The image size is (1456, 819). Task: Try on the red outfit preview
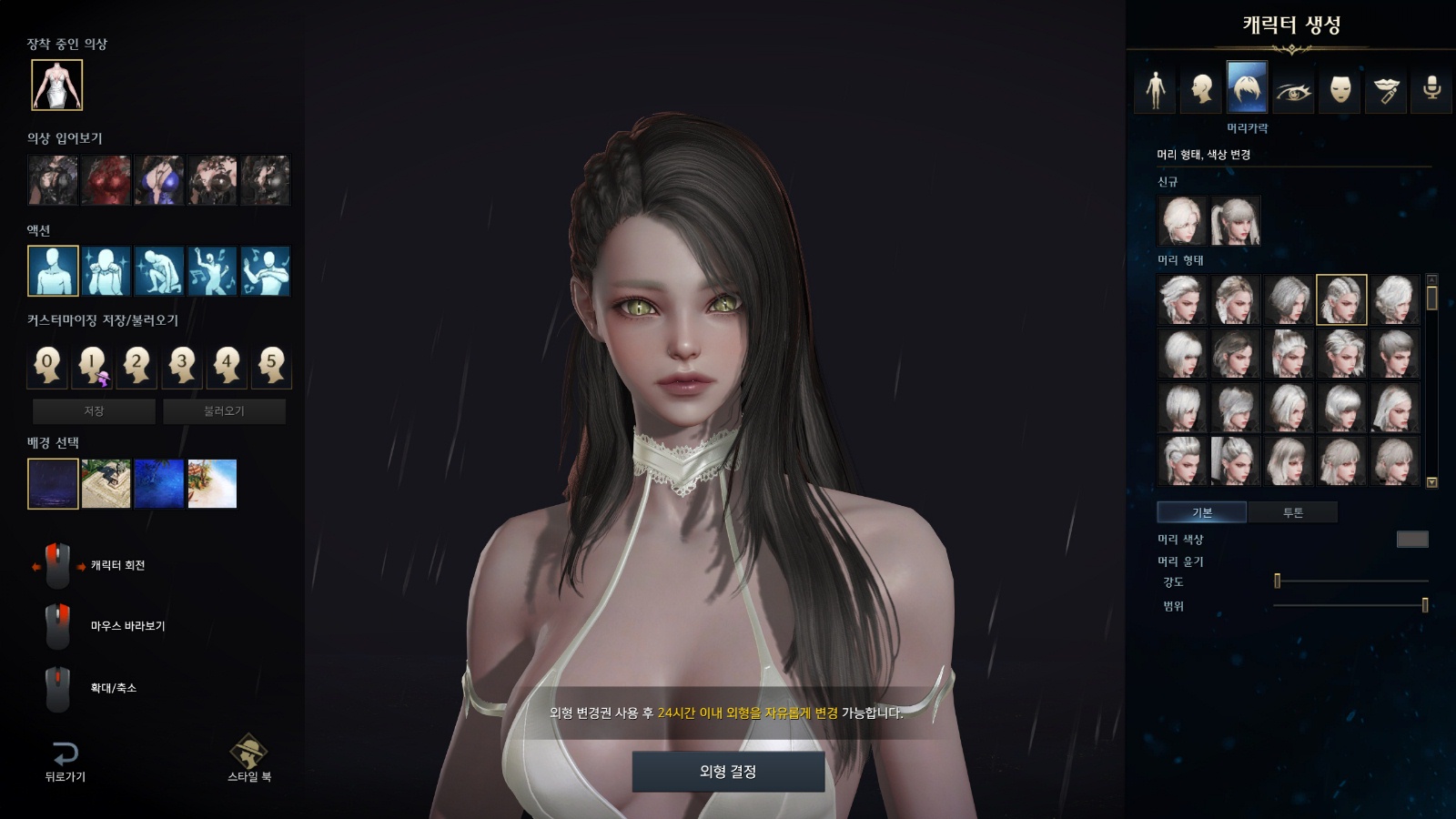click(x=106, y=180)
